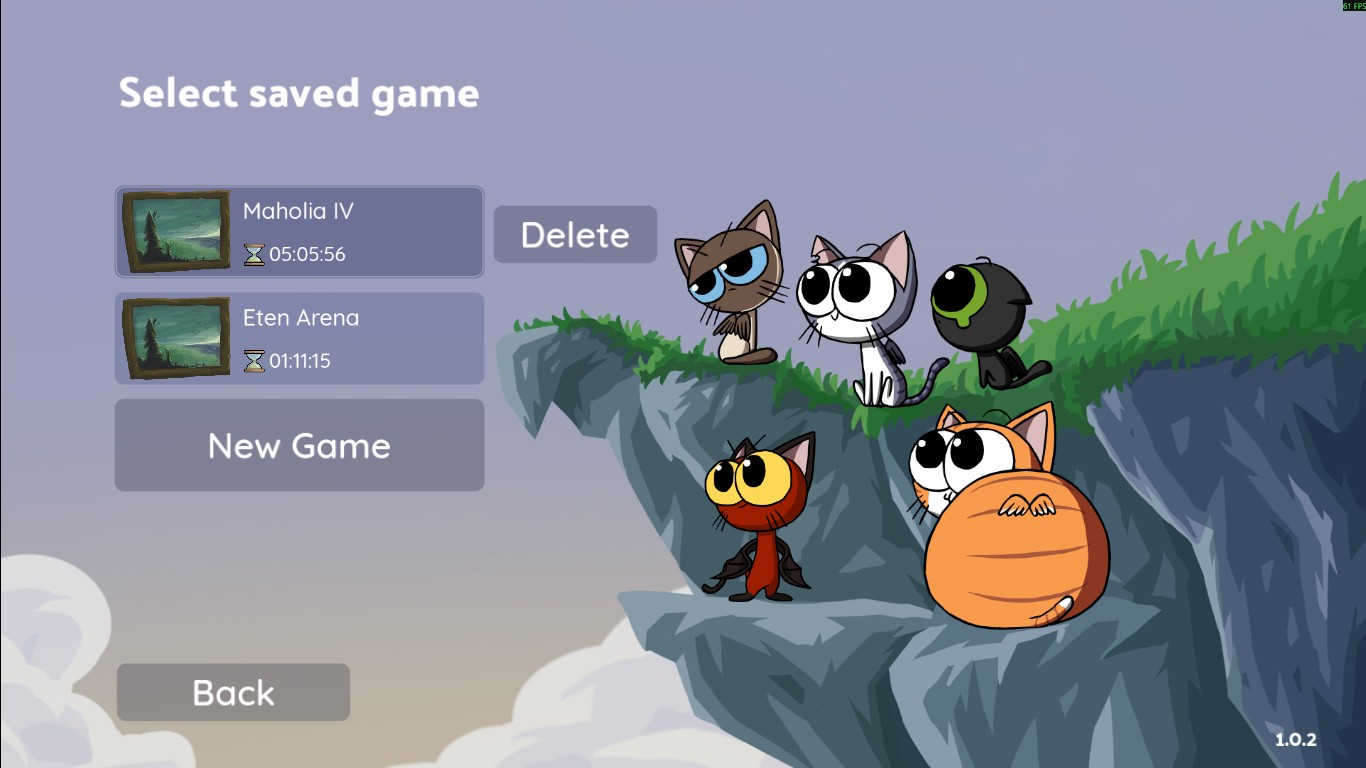The width and height of the screenshot is (1366, 768).
Task: Go Back to the previous menu
Action: tap(232, 691)
